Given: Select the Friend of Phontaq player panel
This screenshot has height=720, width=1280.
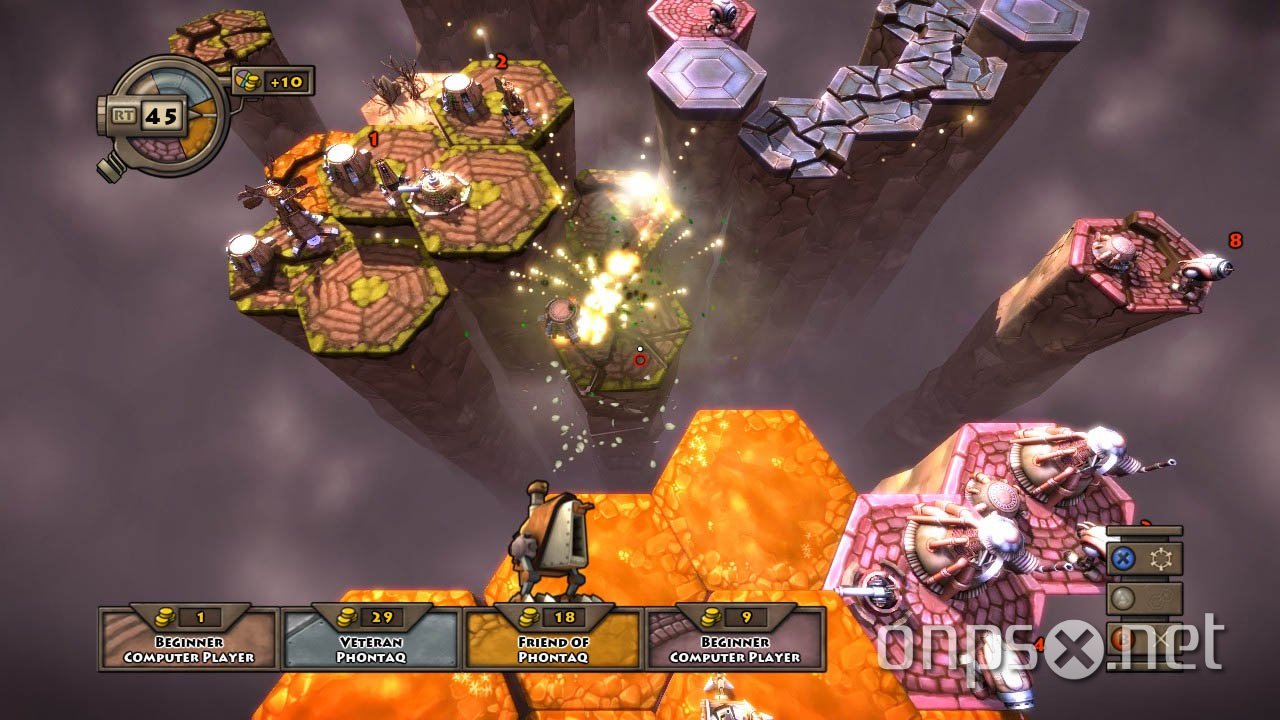Looking at the screenshot, I should tap(553, 638).
